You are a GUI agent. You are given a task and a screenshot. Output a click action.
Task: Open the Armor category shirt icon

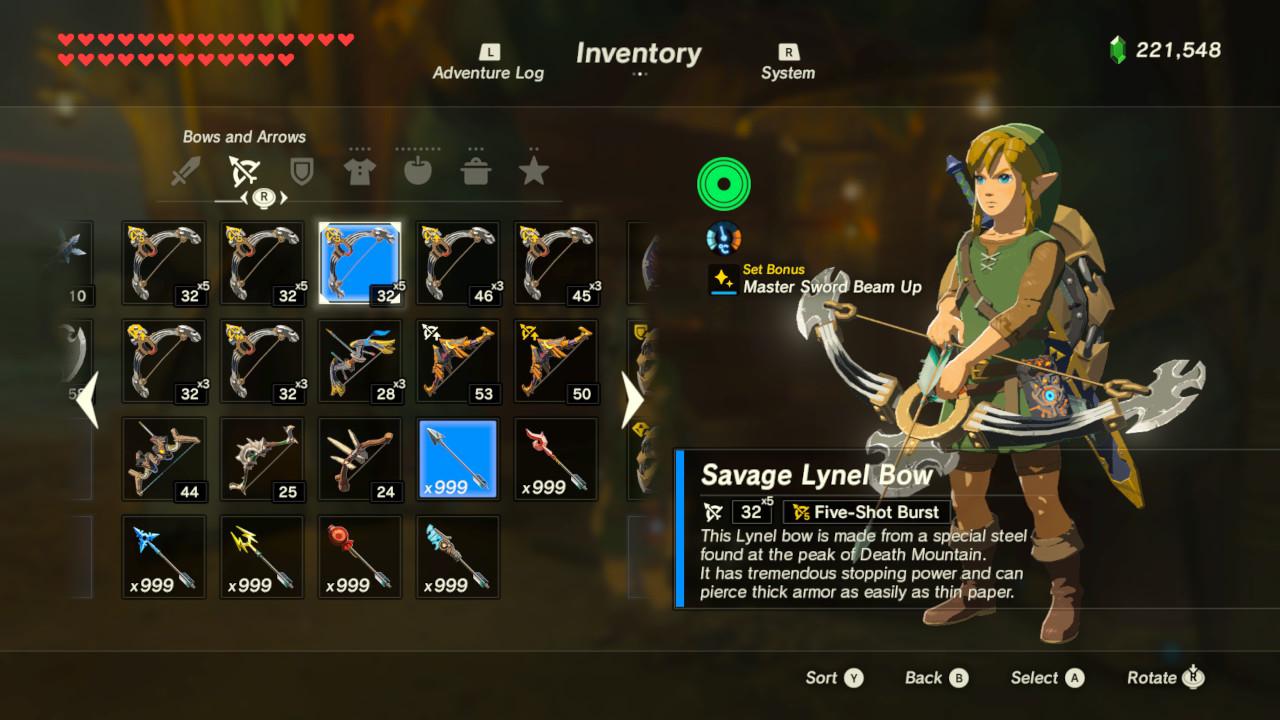pos(359,170)
